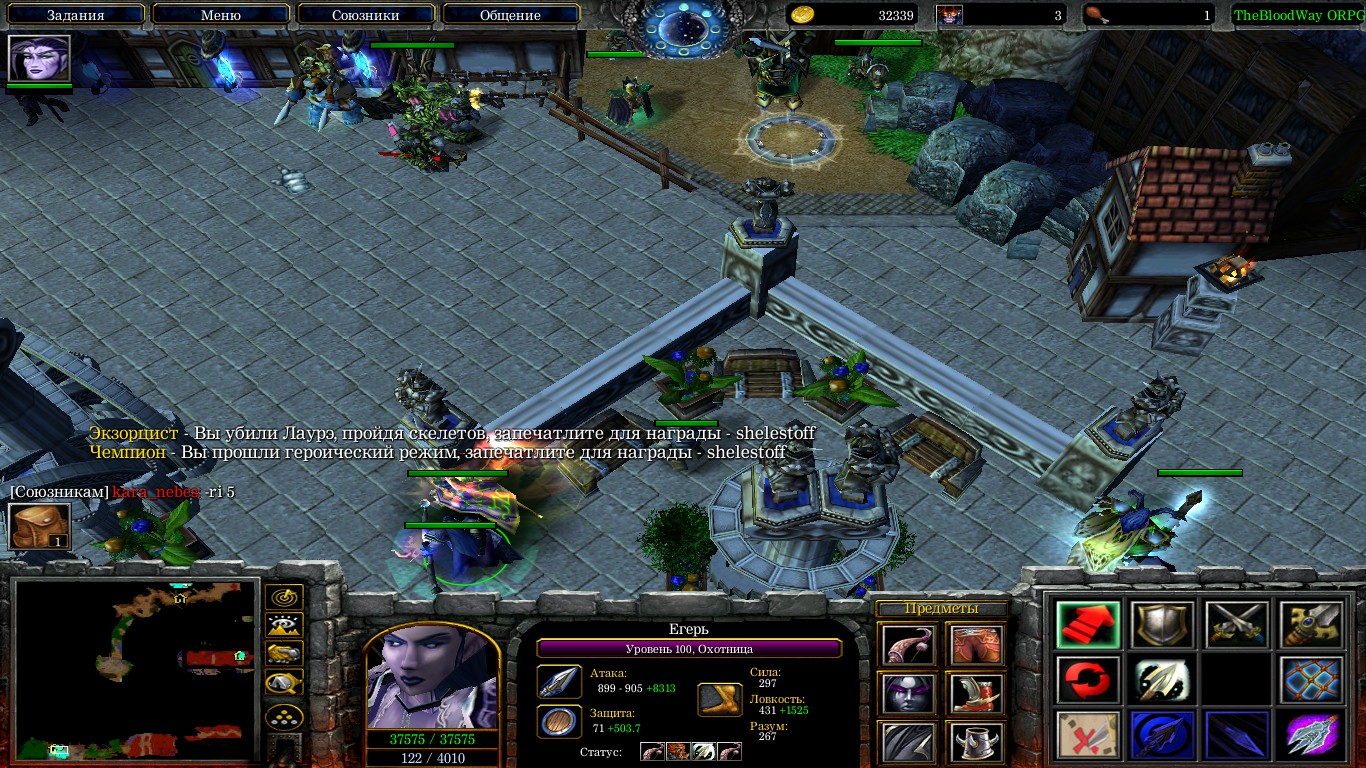
Task: Click the large hunter portrait in the panel
Action: (432, 677)
